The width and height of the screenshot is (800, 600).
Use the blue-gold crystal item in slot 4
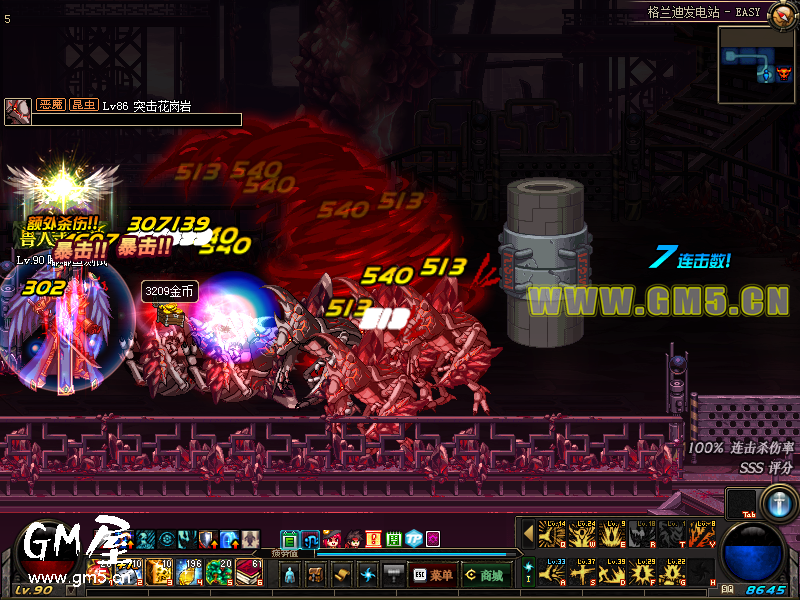tap(189, 573)
